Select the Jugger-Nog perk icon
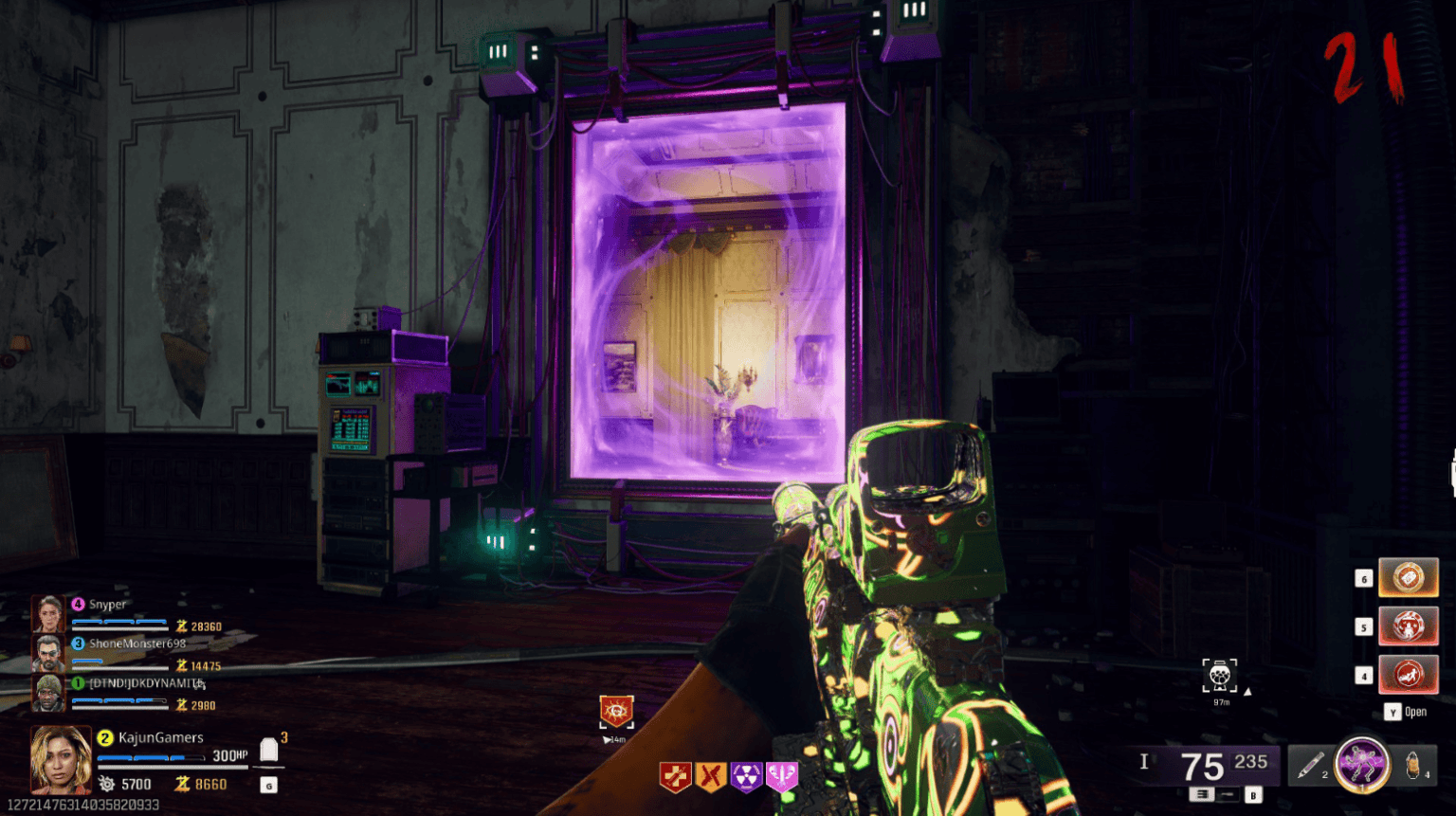The height and width of the screenshot is (816, 1456). click(675, 776)
